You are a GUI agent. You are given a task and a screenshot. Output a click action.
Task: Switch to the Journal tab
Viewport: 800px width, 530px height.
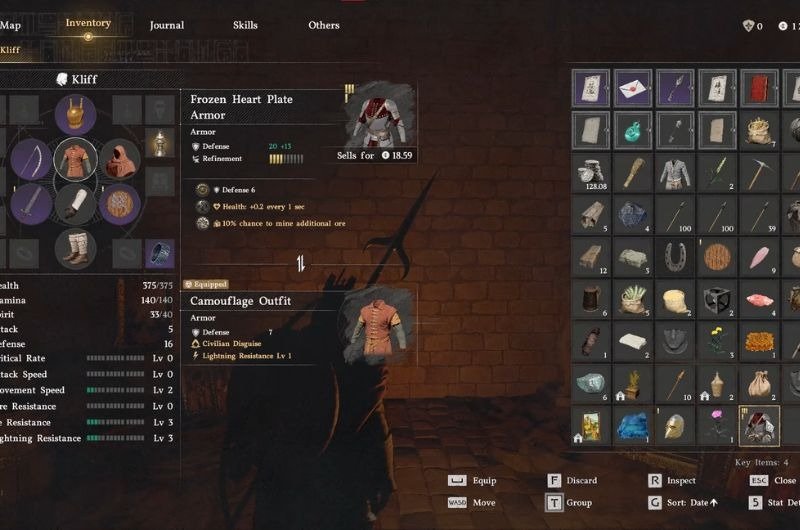pos(166,25)
